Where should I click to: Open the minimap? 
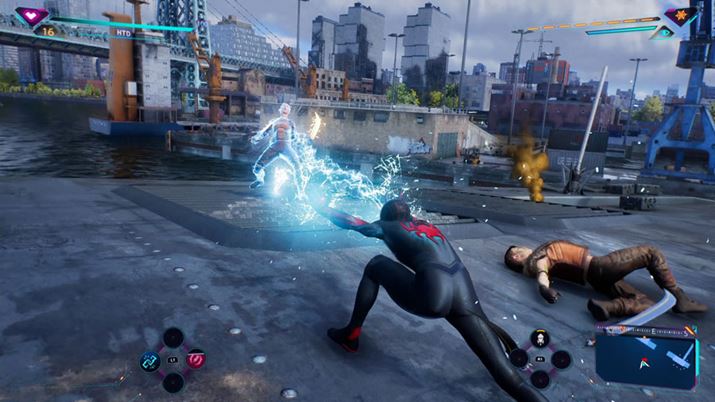646,358
